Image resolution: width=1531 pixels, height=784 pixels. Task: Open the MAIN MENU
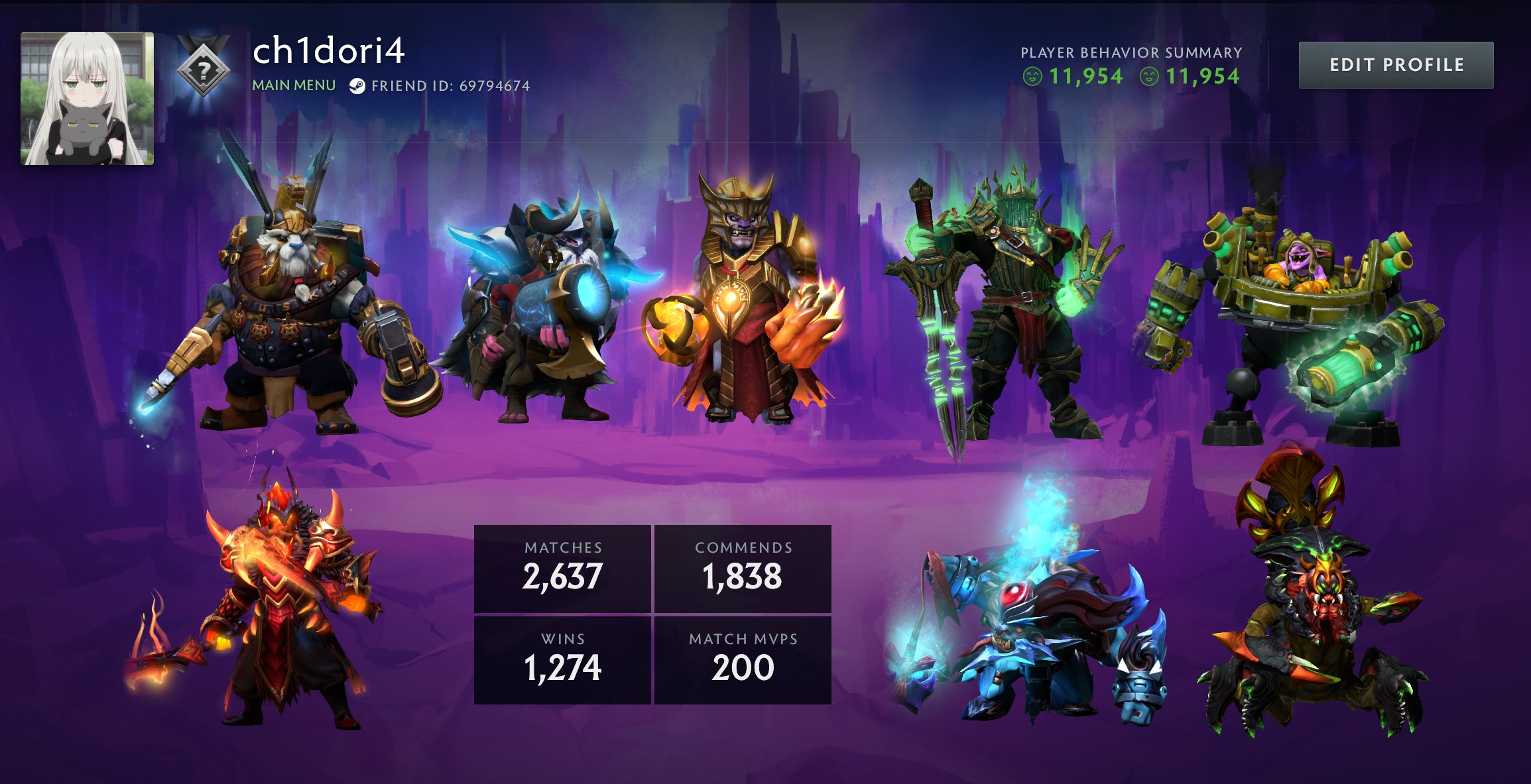294,85
